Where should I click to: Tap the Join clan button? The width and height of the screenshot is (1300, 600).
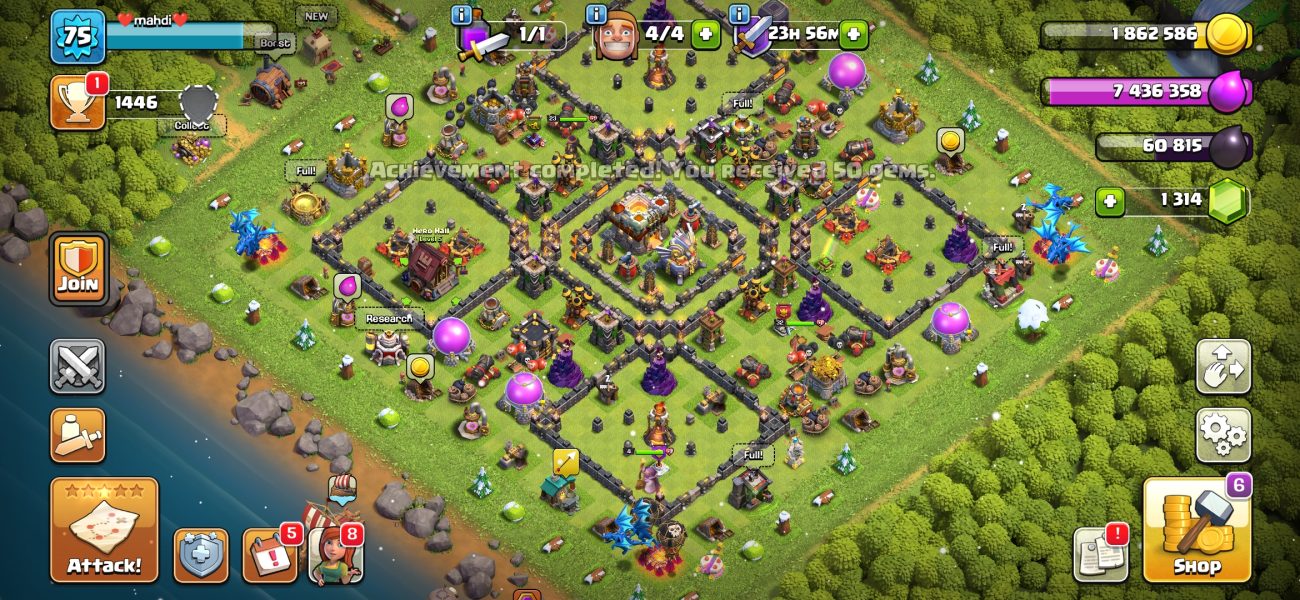click(78, 269)
